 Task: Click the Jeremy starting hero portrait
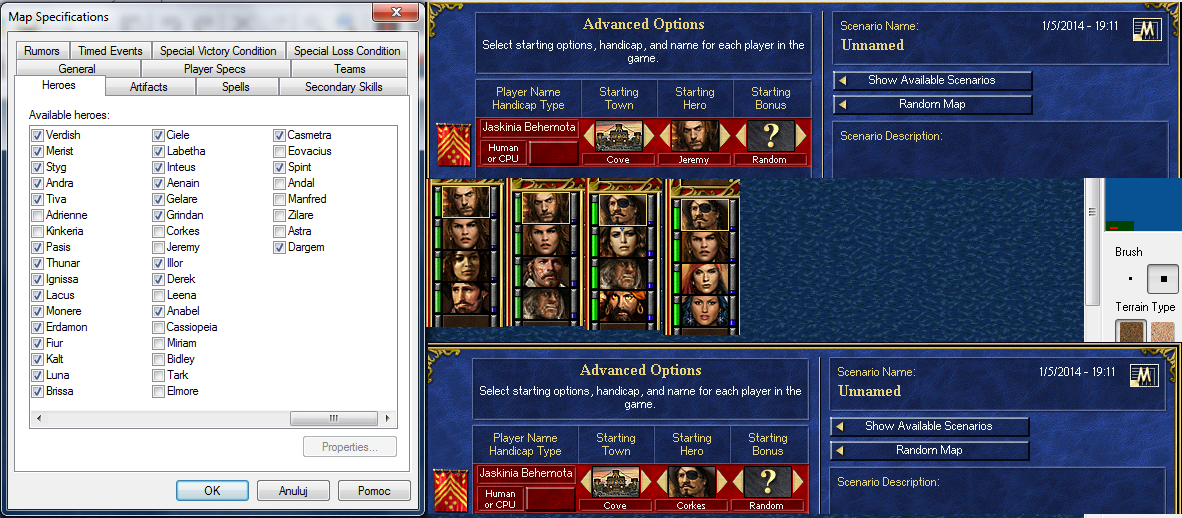tap(694, 136)
